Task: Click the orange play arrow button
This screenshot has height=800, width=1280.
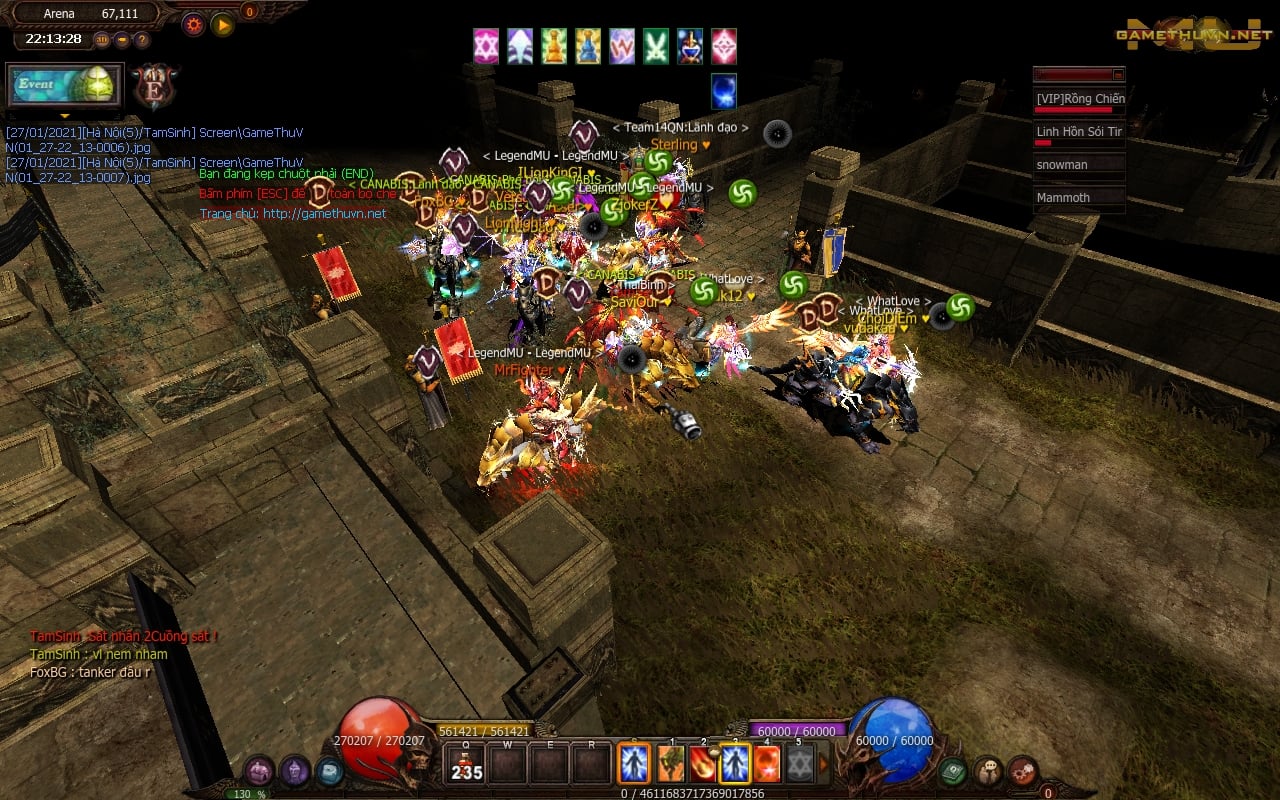Action: click(222, 25)
